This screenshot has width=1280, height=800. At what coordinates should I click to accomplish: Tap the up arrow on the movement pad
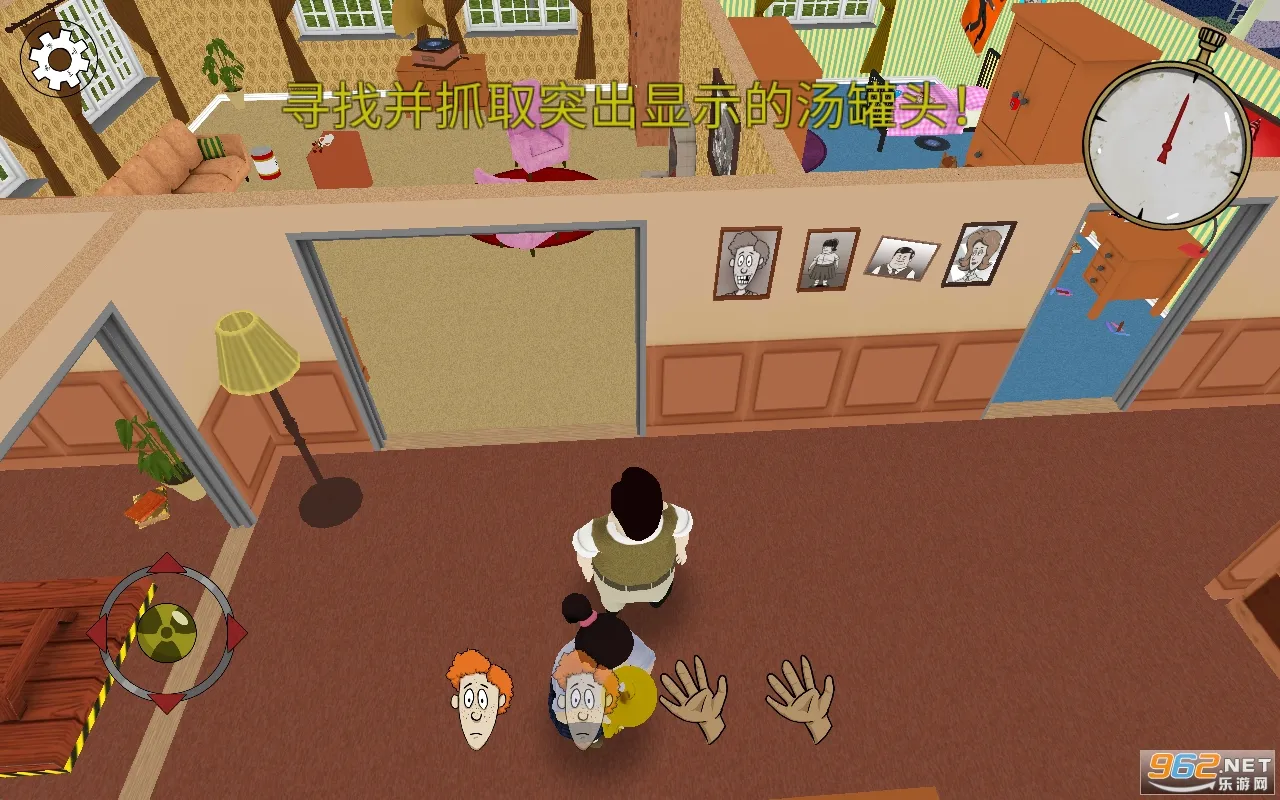pos(166,563)
